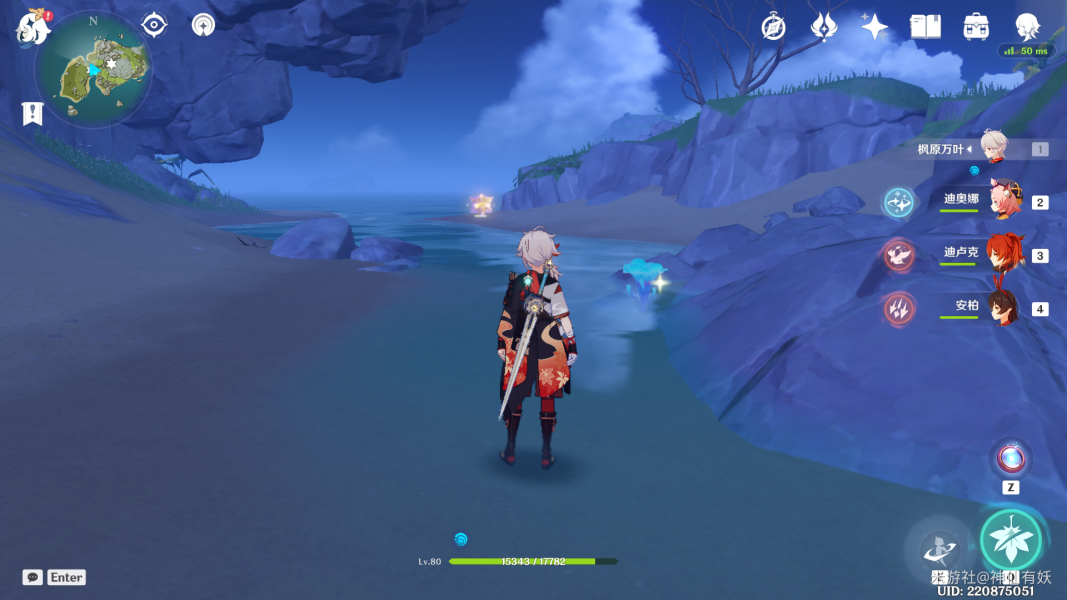
Task: Open the Wish star icon
Action: coord(874,27)
